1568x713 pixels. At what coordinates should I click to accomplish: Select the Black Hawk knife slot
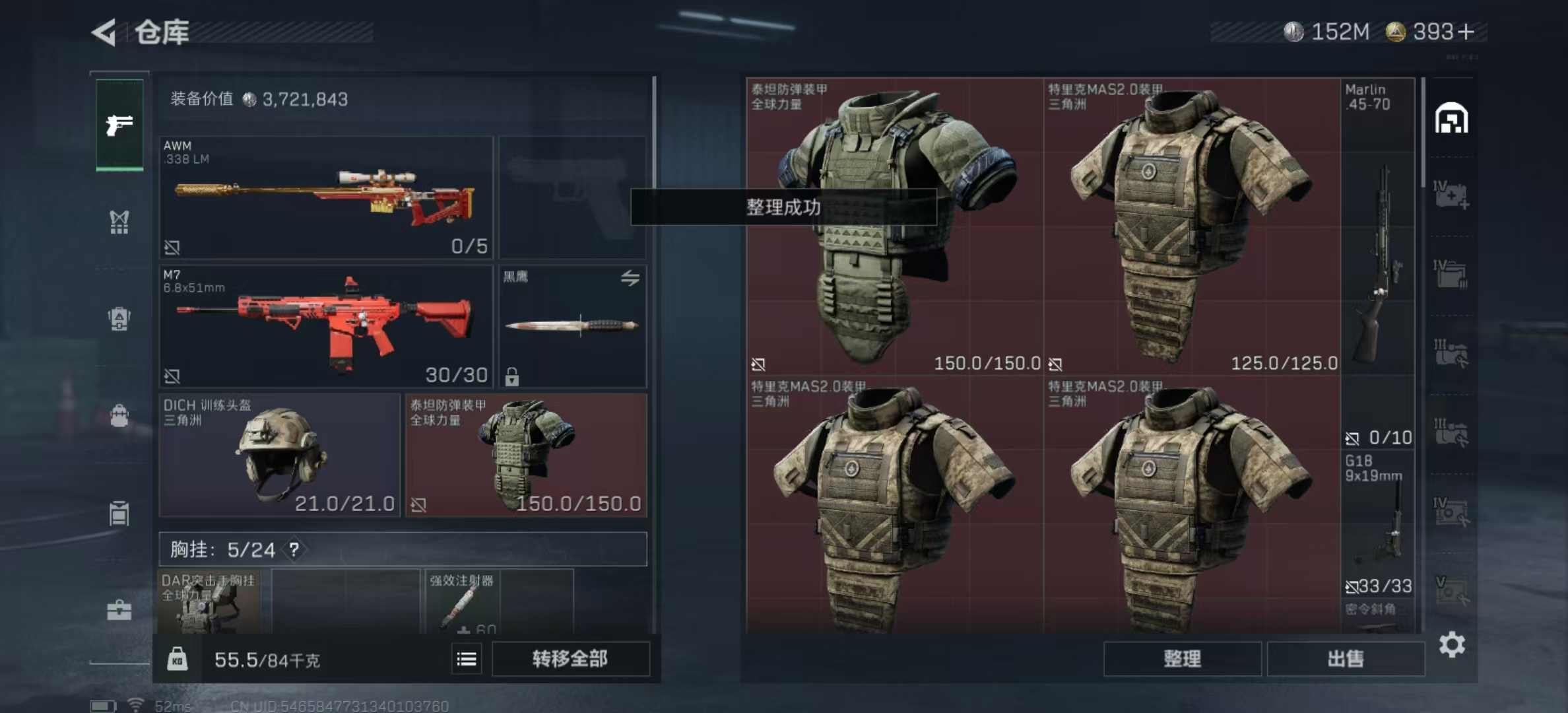pos(572,326)
